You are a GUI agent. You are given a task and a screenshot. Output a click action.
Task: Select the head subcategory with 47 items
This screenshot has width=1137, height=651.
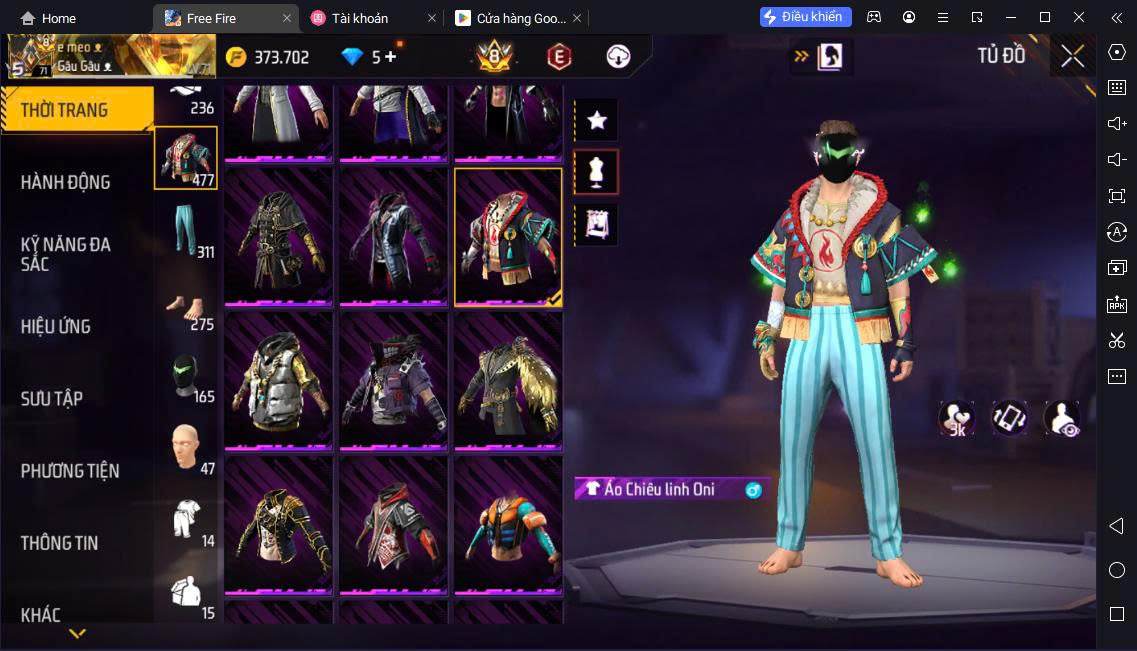[185, 448]
